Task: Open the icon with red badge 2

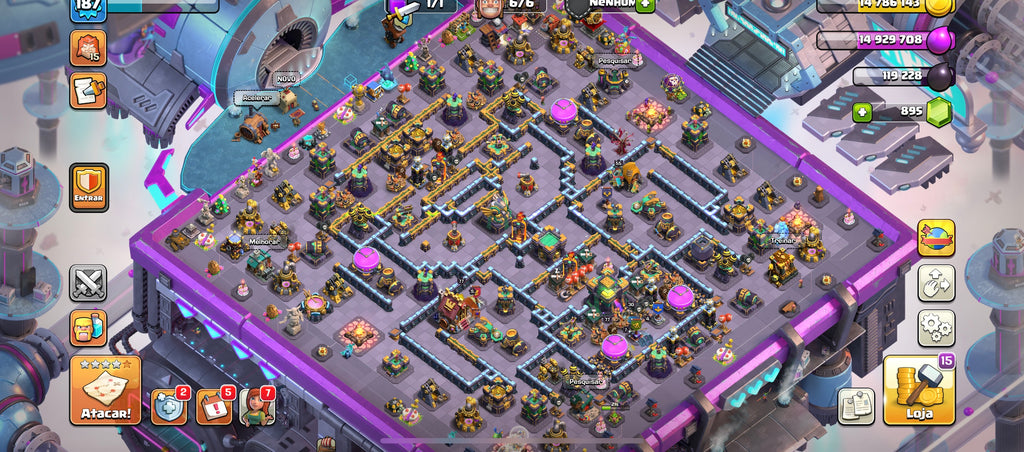Action: (x=168, y=406)
